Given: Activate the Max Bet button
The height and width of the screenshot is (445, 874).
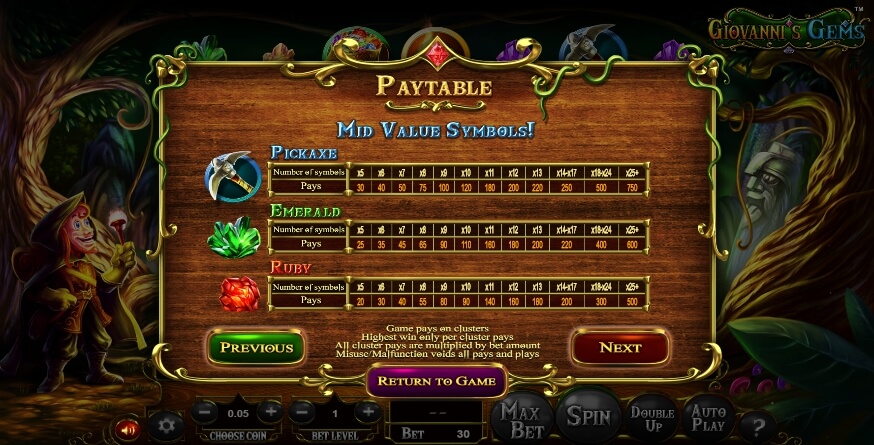Looking at the screenshot, I should (521, 419).
